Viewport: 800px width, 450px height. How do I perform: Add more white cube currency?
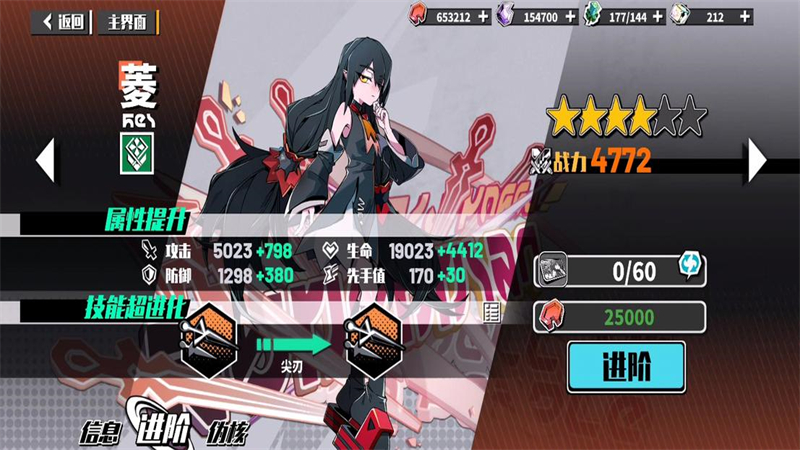click(x=744, y=16)
